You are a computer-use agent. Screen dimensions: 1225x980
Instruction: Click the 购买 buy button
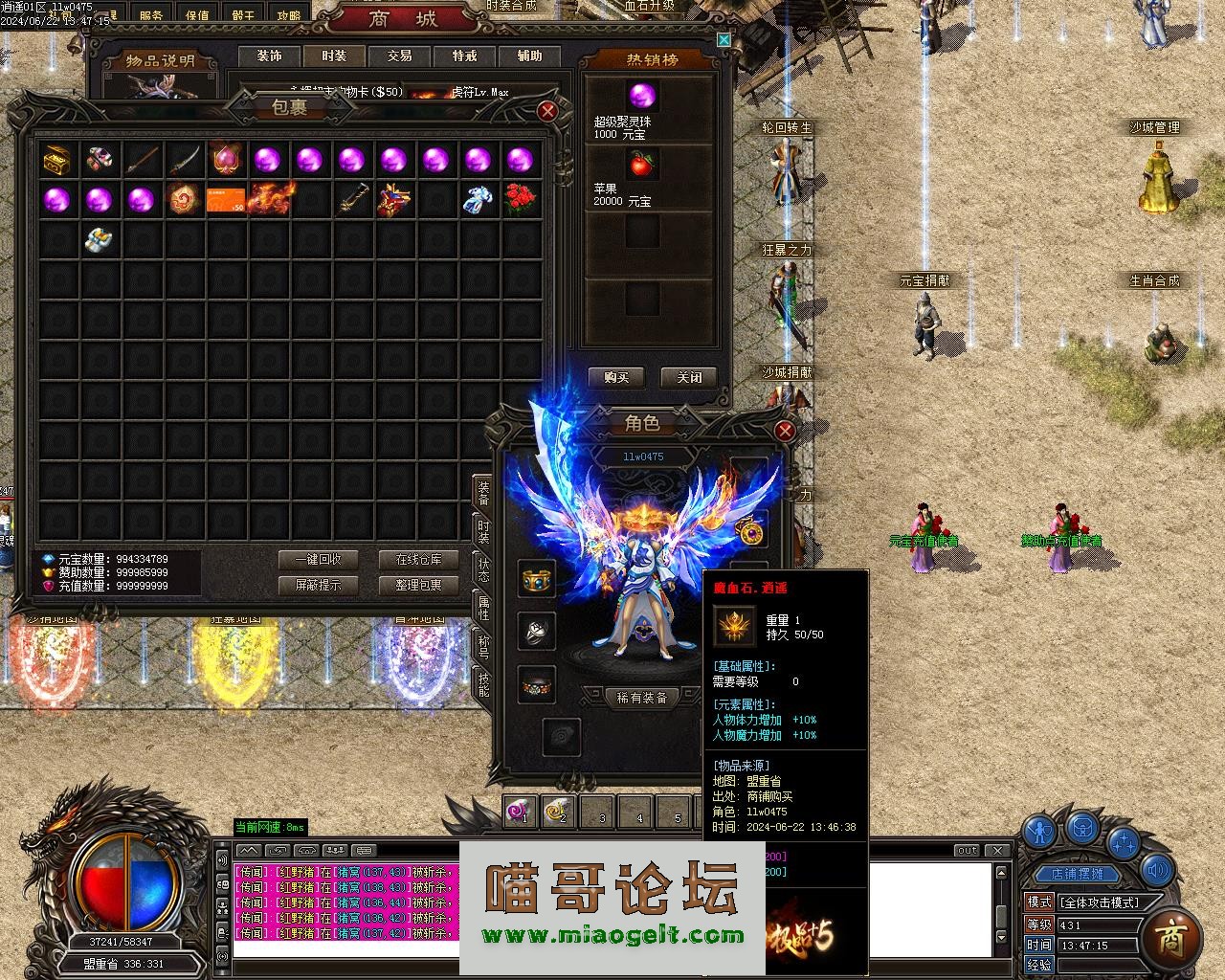tap(615, 377)
